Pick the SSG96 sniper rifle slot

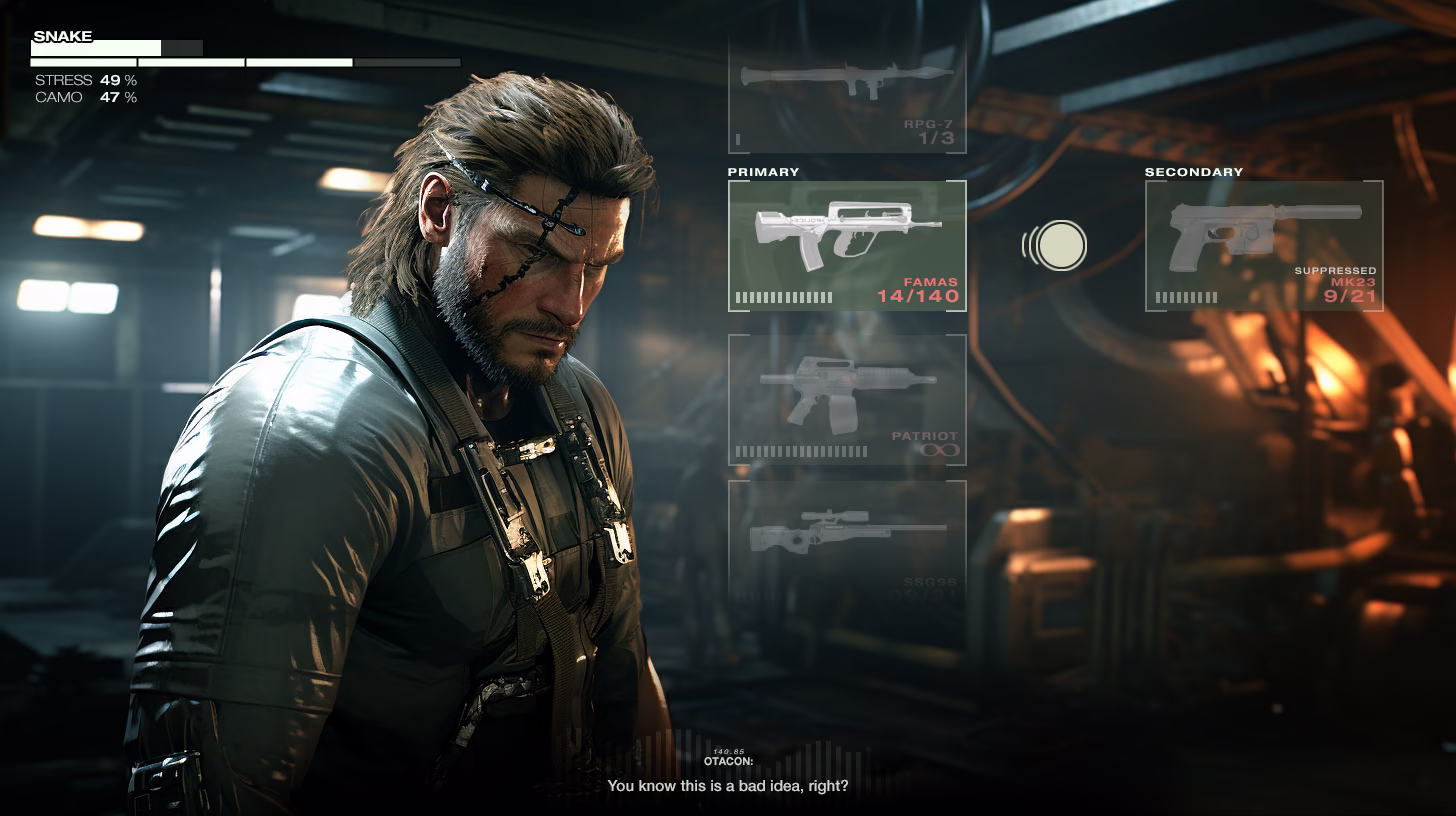click(847, 540)
